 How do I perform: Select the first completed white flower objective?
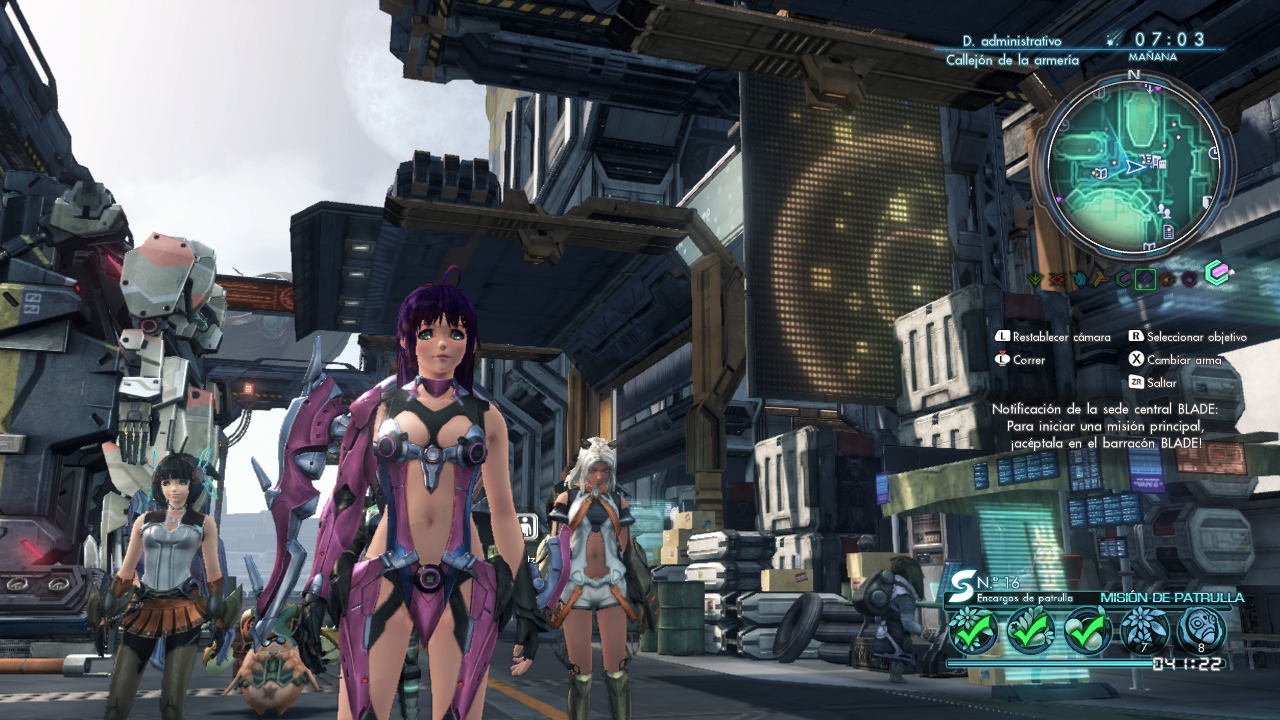tap(972, 630)
